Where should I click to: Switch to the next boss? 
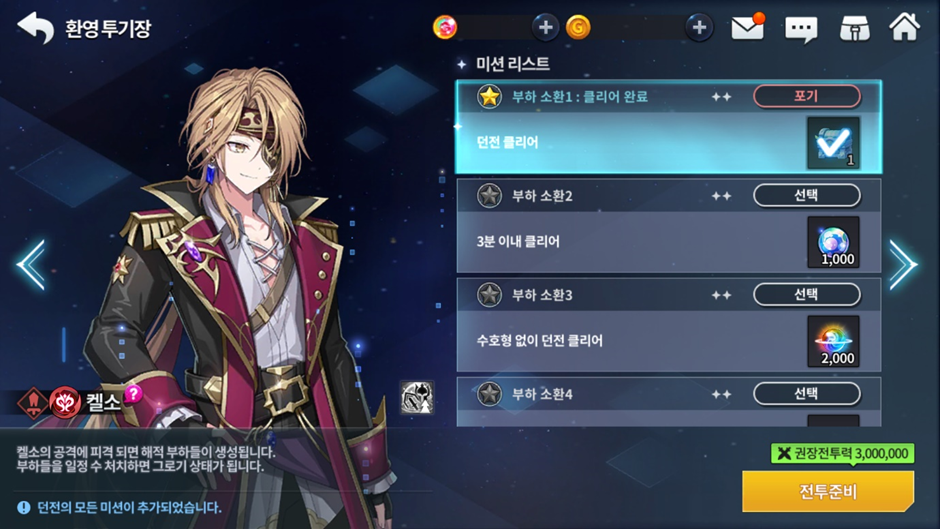902,264
